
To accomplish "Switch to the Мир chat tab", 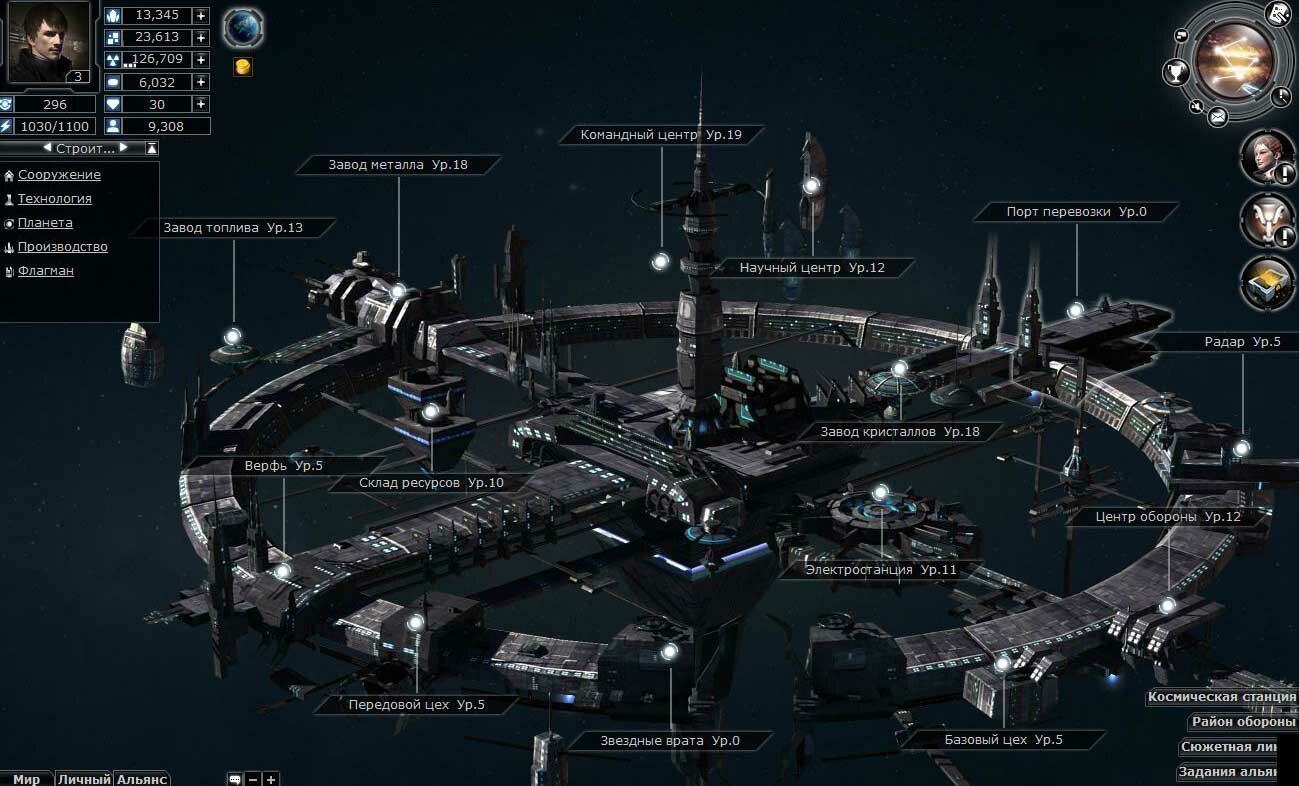I will click(25, 779).
